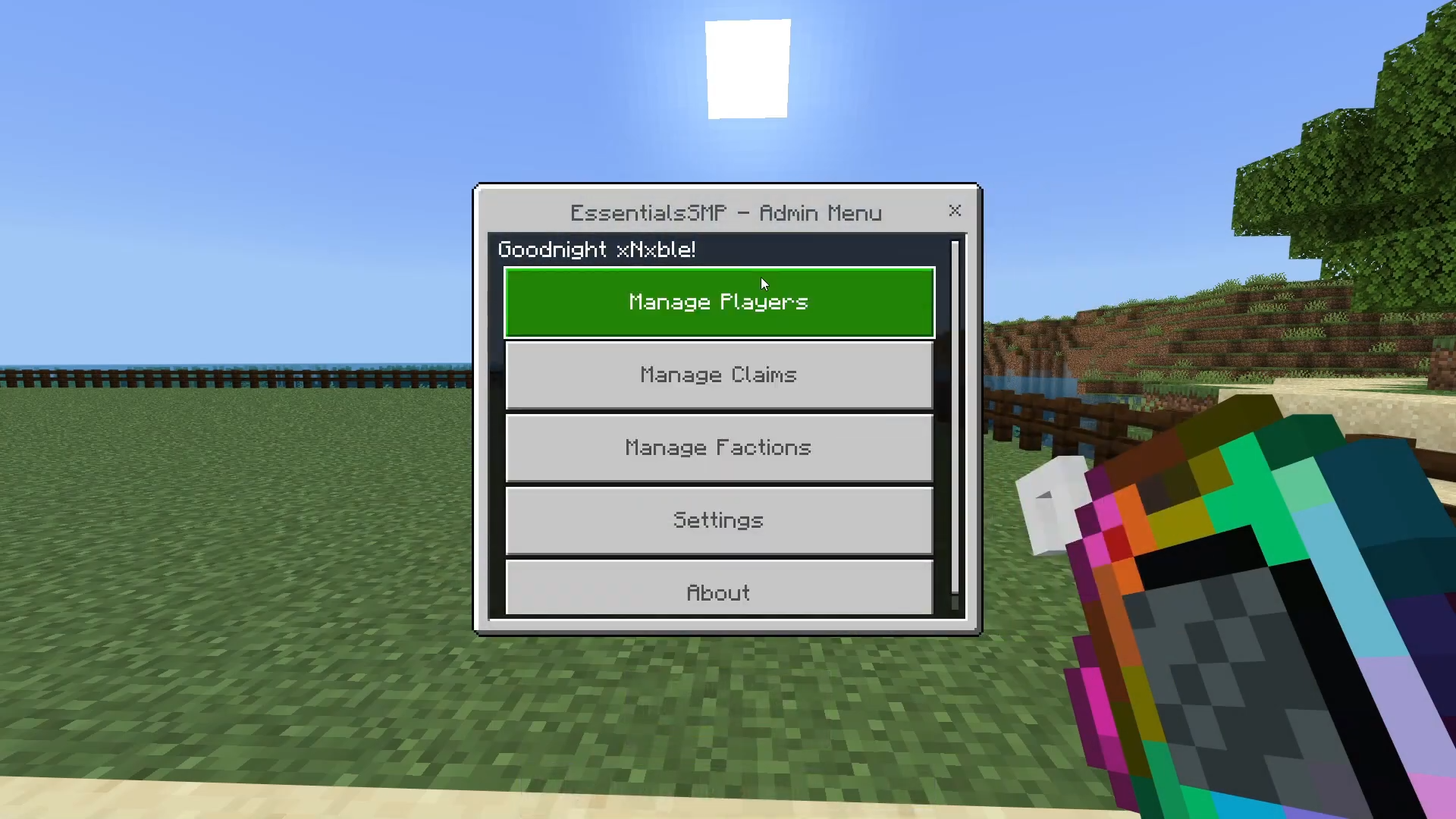Select the highlighted green Manage Players button
The width and height of the screenshot is (1456, 819).
pos(718,301)
